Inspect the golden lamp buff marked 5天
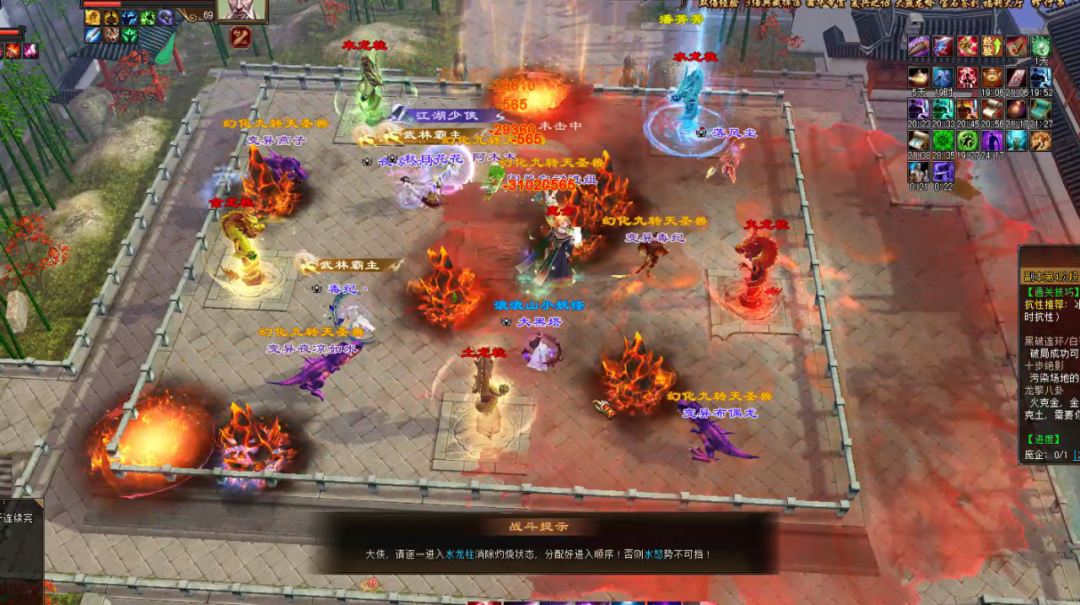This screenshot has height=605, width=1080. [x=918, y=77]
